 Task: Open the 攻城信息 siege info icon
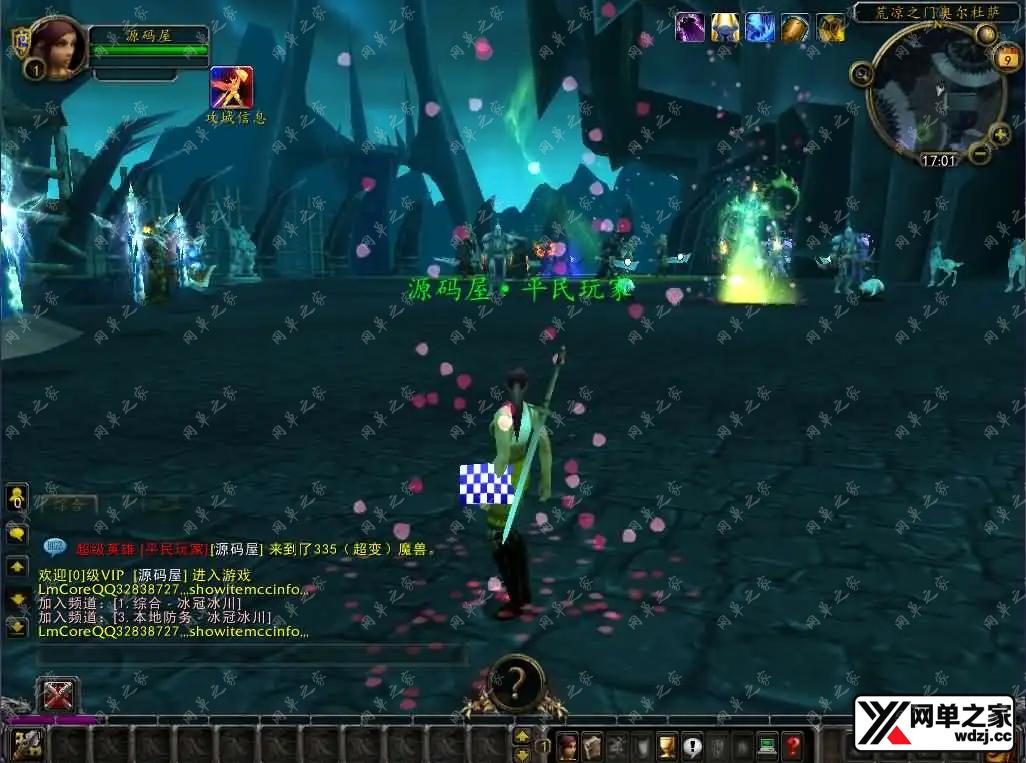tap(231, 88)
